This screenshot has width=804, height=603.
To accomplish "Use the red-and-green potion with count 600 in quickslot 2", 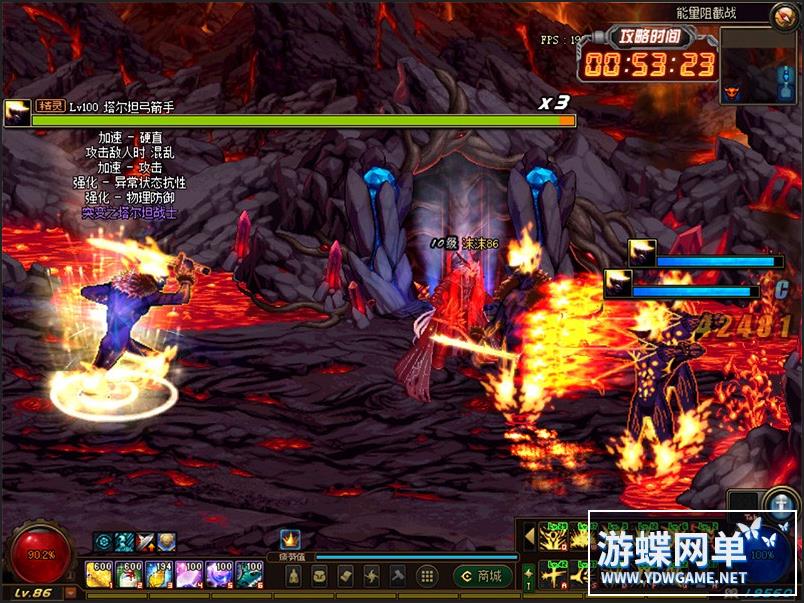I will 130,573.
